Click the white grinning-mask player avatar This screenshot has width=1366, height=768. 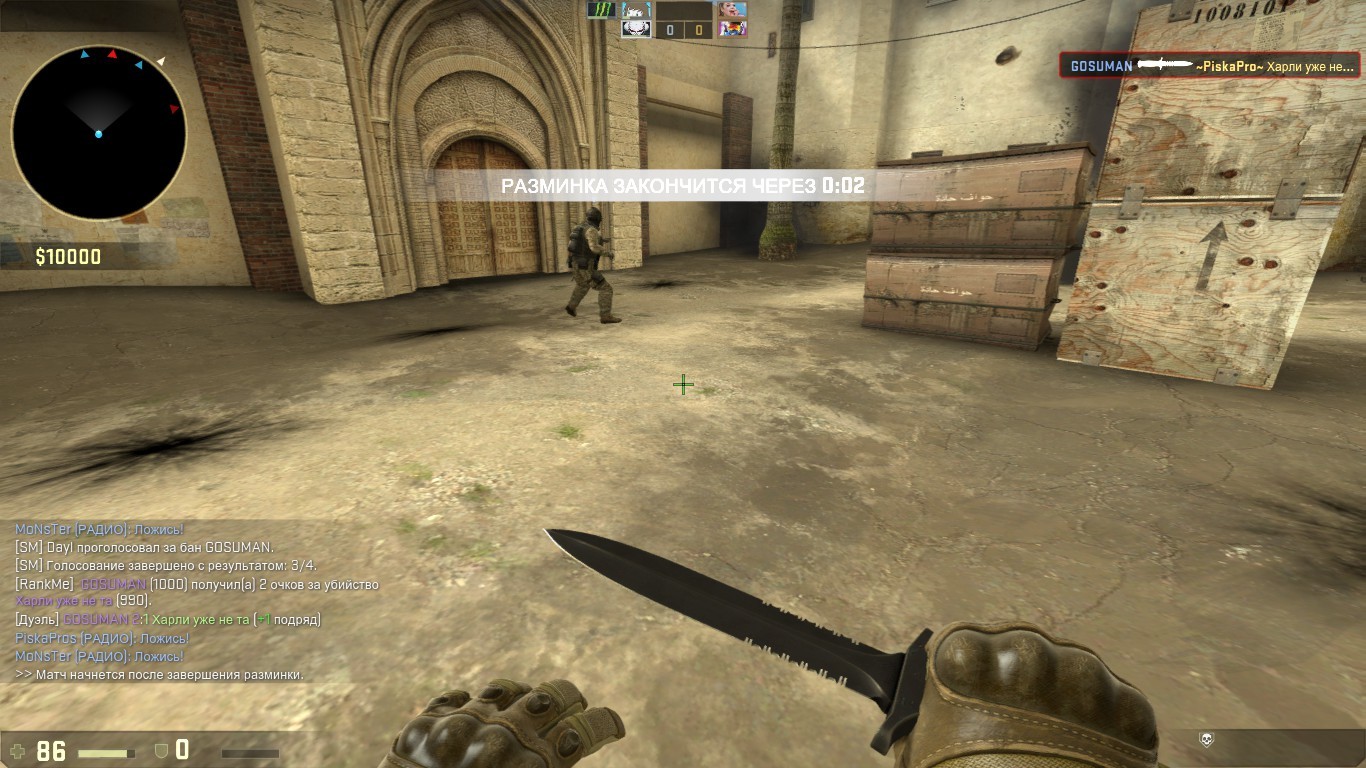click(635, 29)
